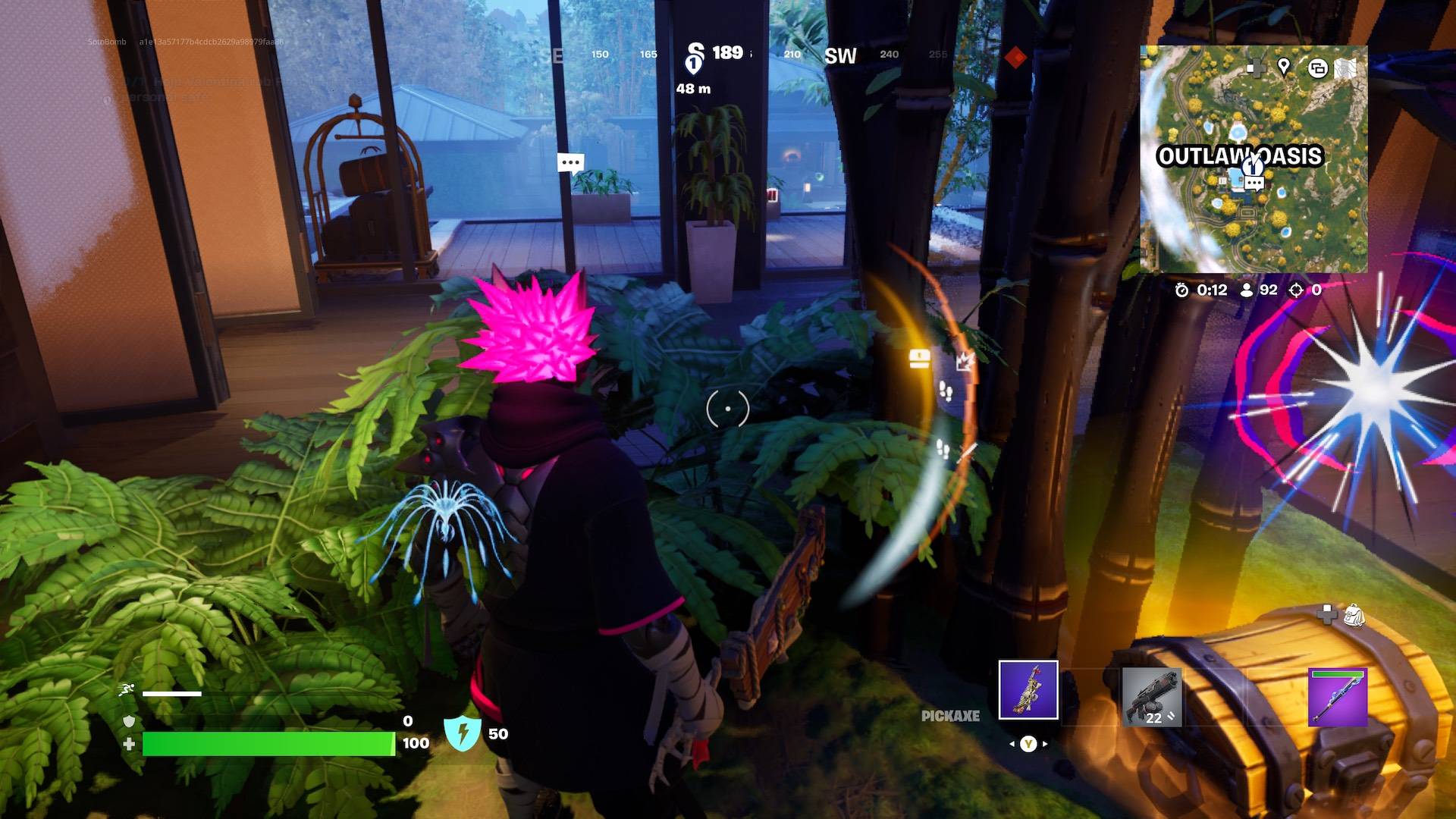Switch to the purple katana slot
This screenshot has height=819, width=1456.
[1338, 697]
